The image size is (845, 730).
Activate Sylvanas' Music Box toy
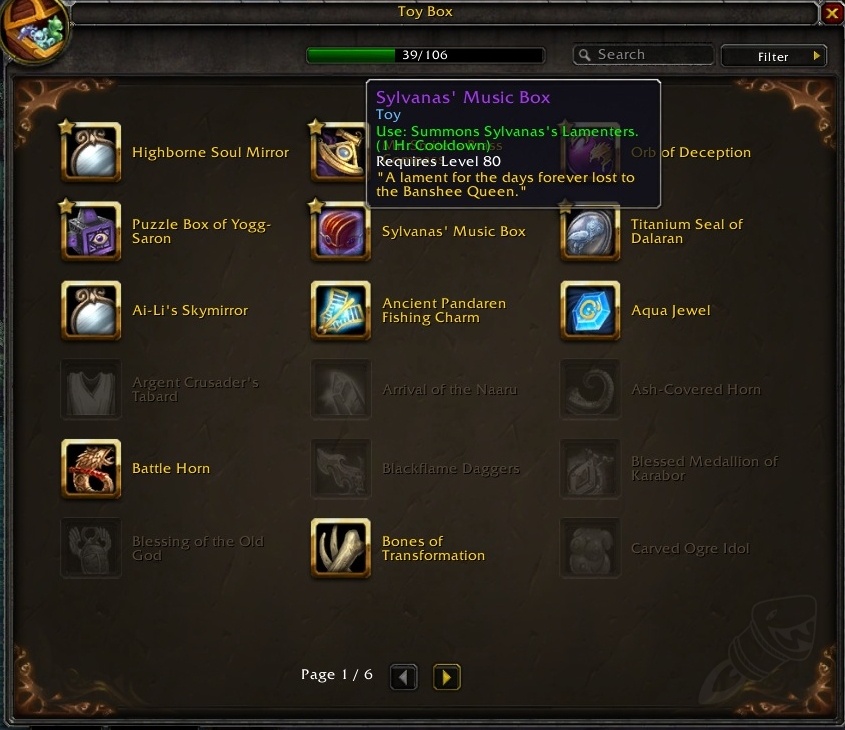(x=341, y=231)
